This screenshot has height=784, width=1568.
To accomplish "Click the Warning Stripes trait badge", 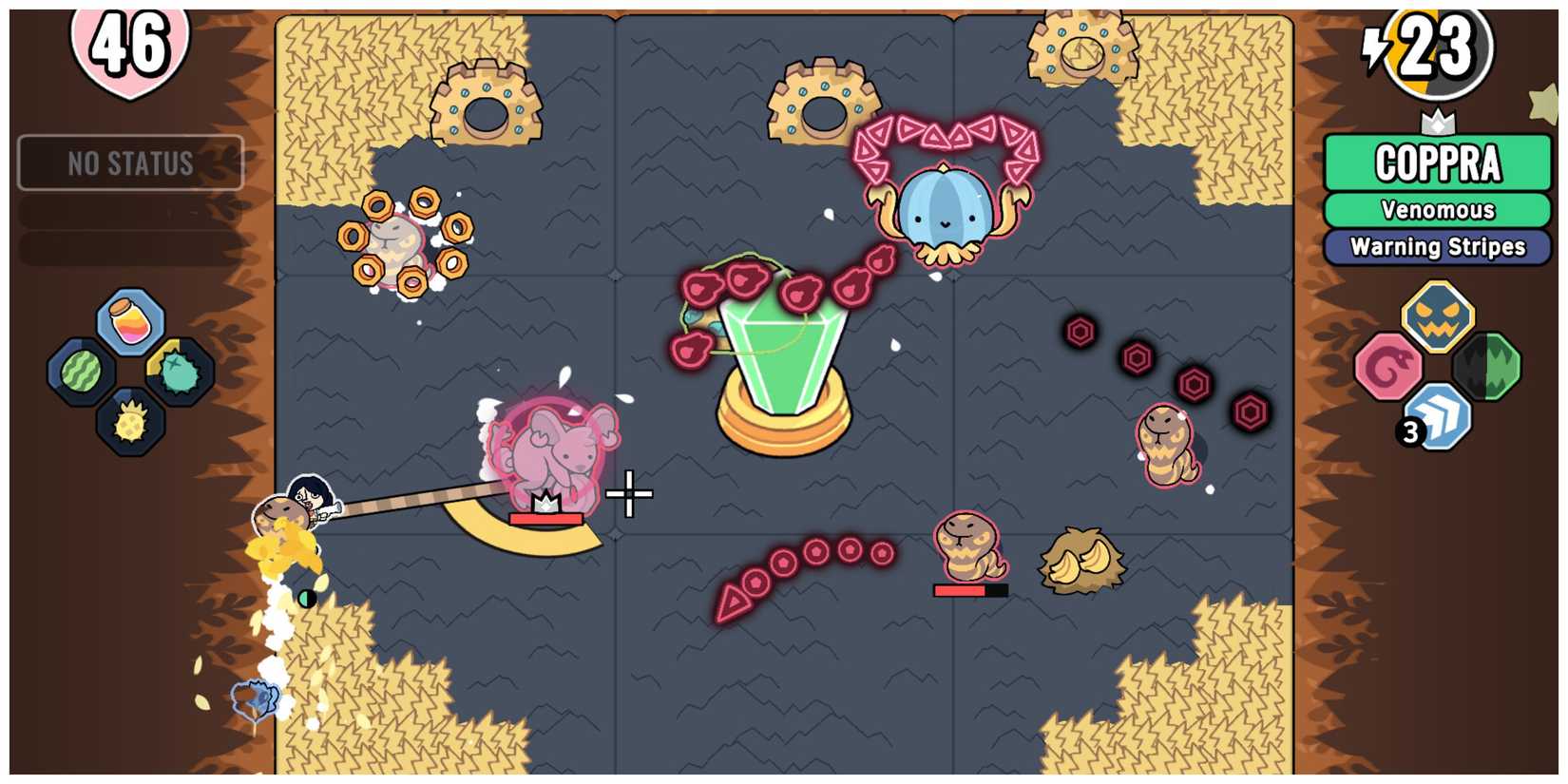I will [x=1437, y=247].
